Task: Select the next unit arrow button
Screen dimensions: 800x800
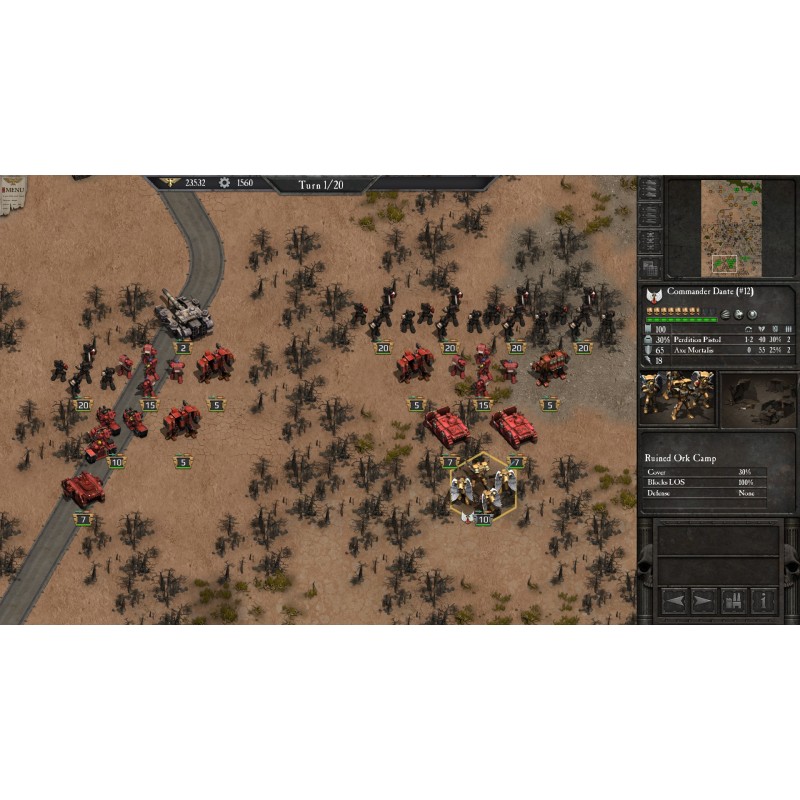Action: click(x=703, y=600)
